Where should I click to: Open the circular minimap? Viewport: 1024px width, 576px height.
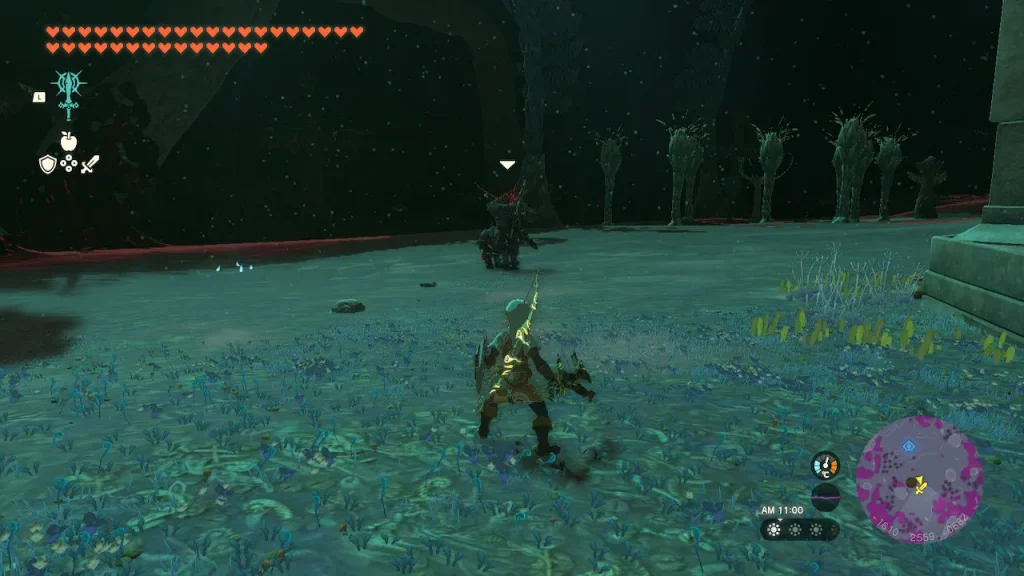919,480
